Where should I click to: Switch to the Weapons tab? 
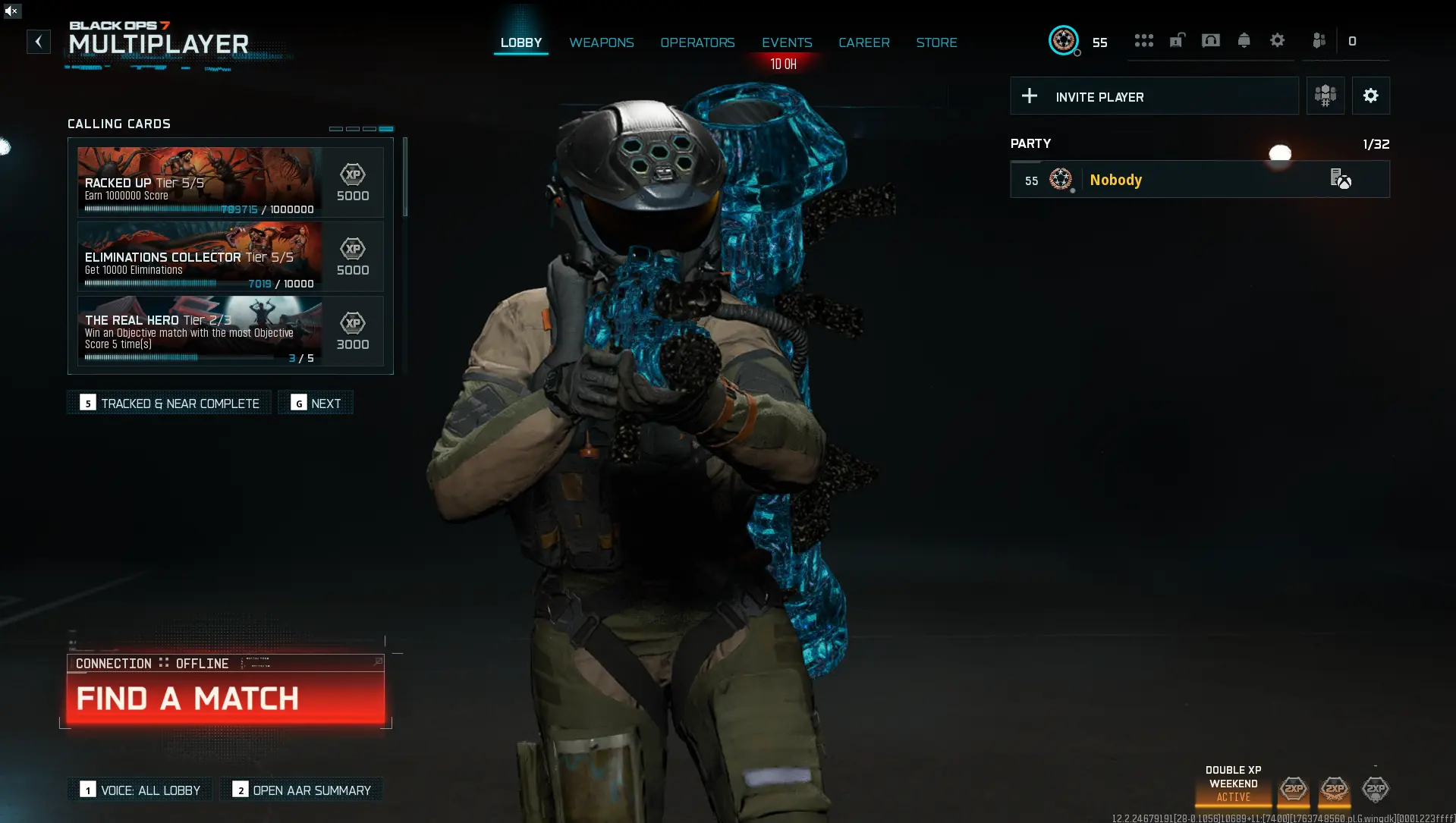(x=601, y=42)
